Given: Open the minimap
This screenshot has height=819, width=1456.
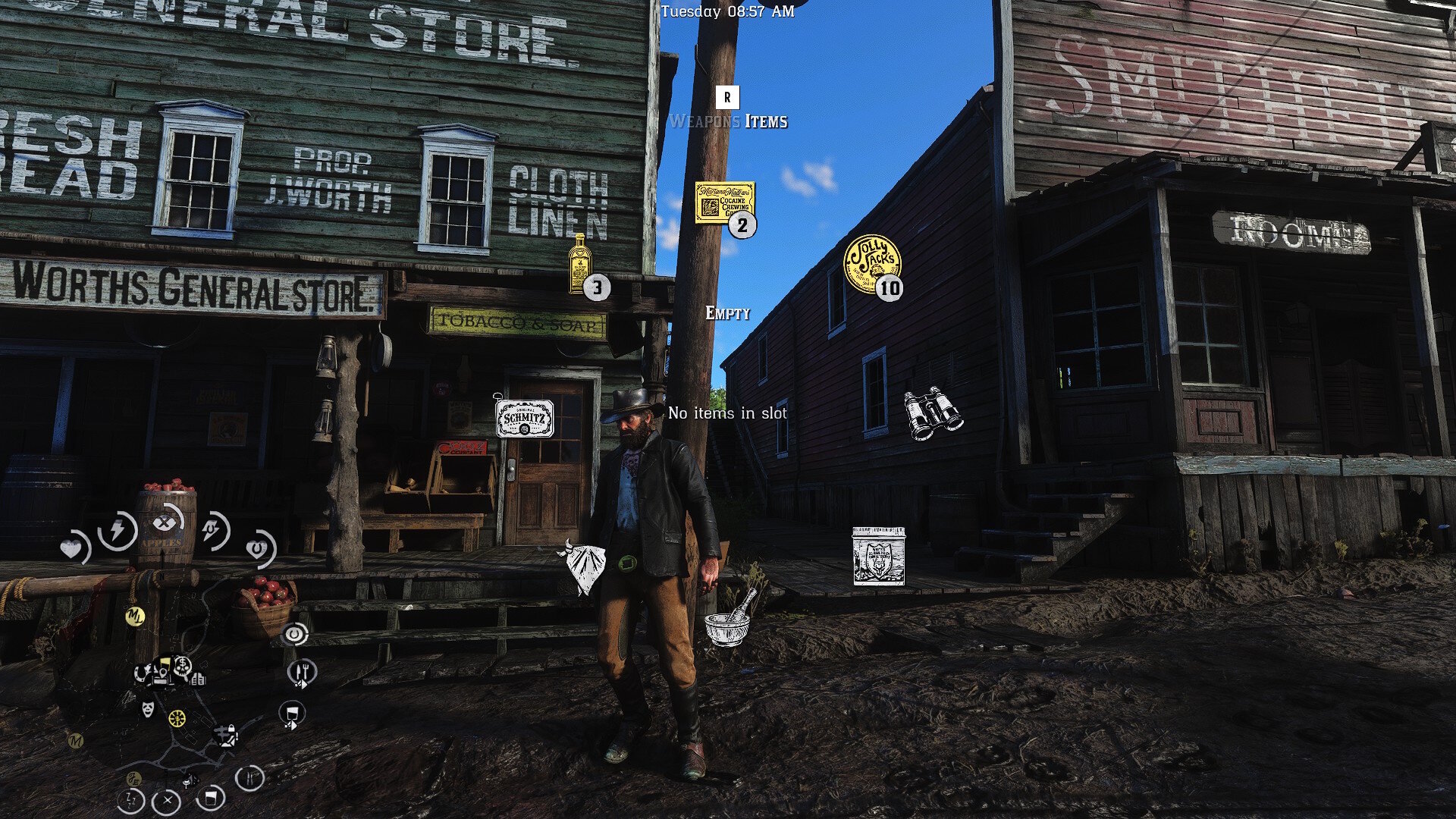Looking at the screenshot, I should [174, 705].
